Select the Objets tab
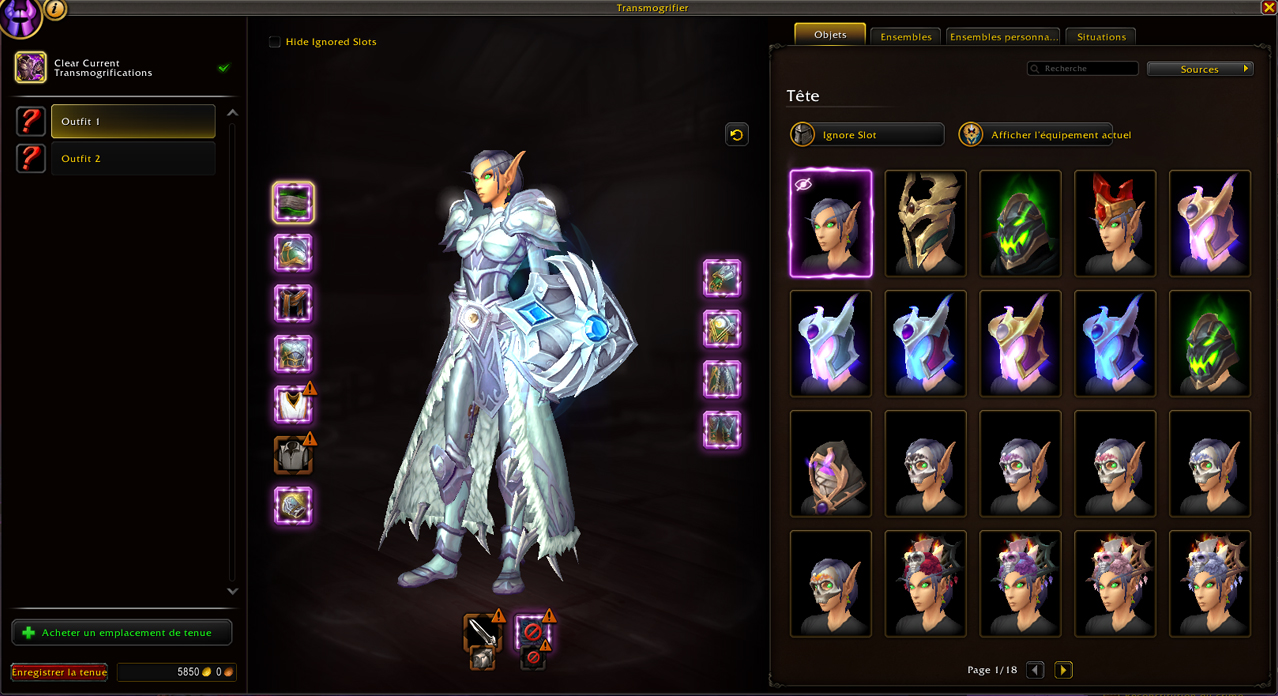 click(x=830, y=35)
